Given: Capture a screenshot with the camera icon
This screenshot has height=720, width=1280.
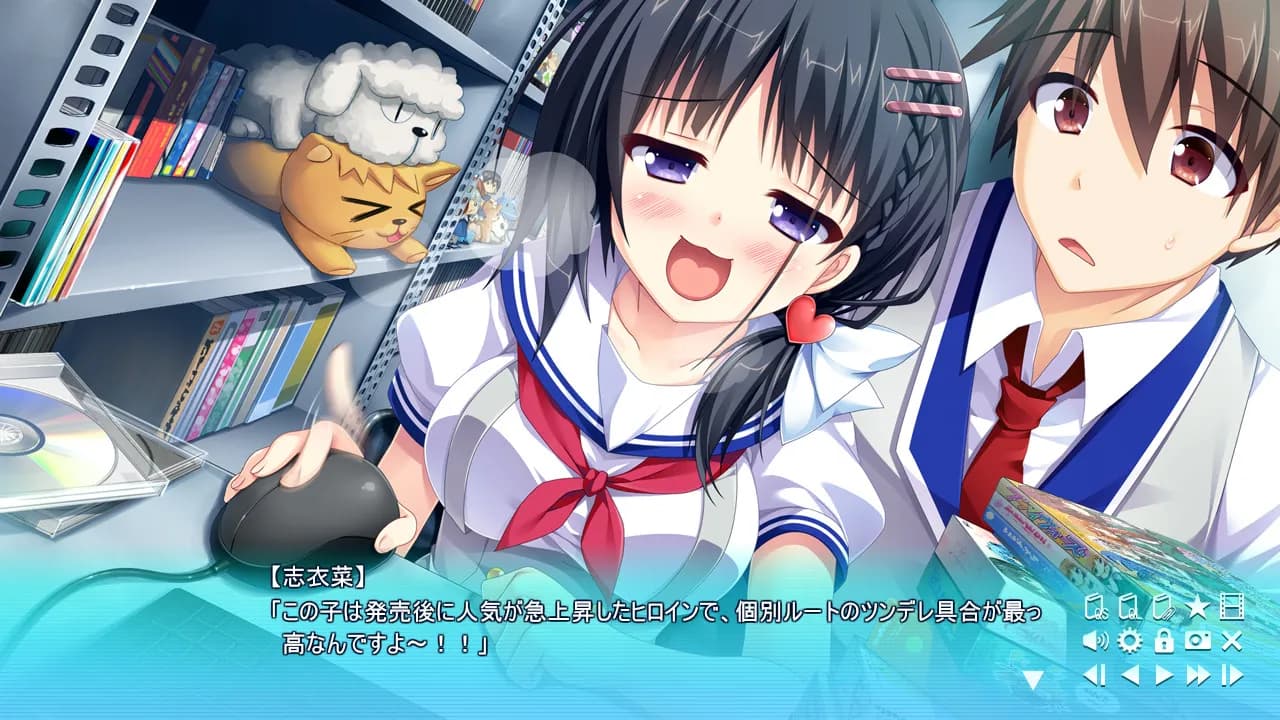Looking at the screenshot, I should (1197, 641).
